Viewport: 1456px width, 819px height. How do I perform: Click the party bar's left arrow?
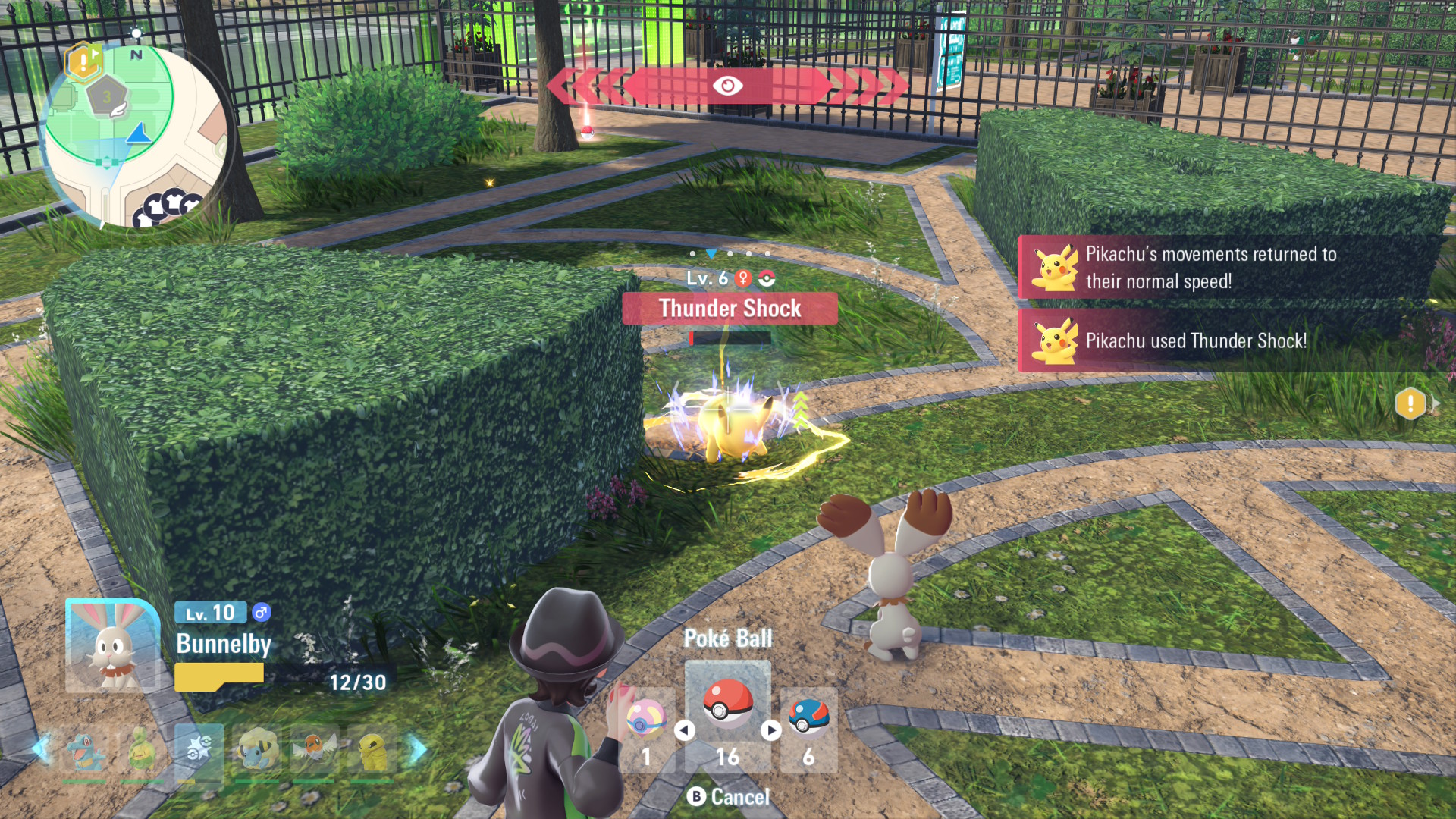pos(41,750)
